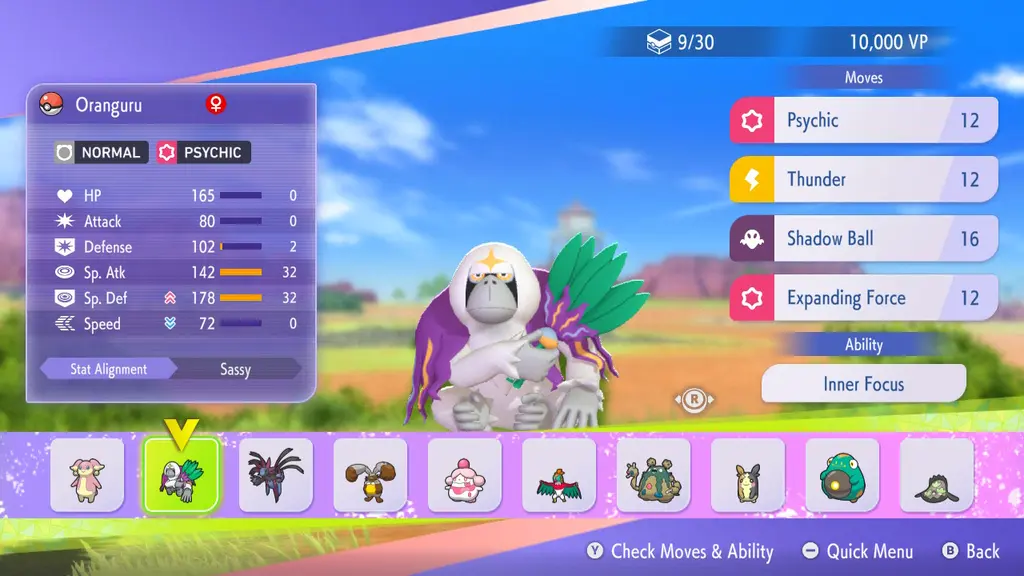
Task: Click the Stat Alignment Sassy row
Action: click(170, 369)
